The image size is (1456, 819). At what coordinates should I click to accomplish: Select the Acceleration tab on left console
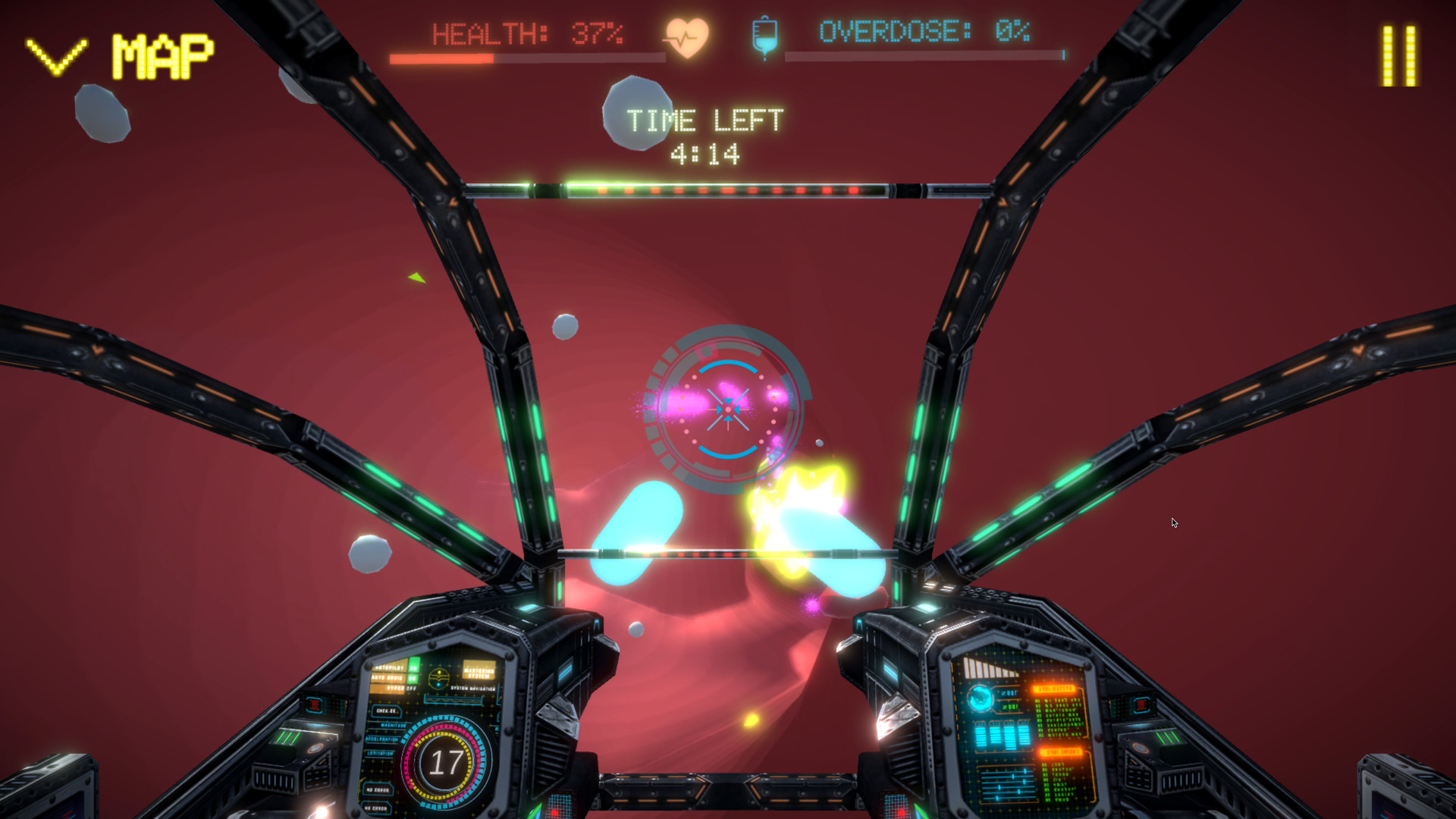[382, 739]
